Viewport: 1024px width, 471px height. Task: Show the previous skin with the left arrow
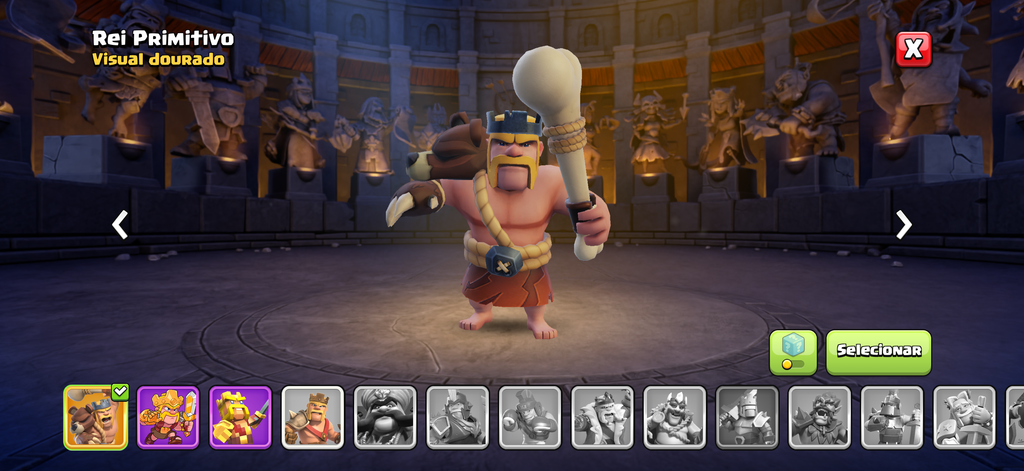(120, 224)
